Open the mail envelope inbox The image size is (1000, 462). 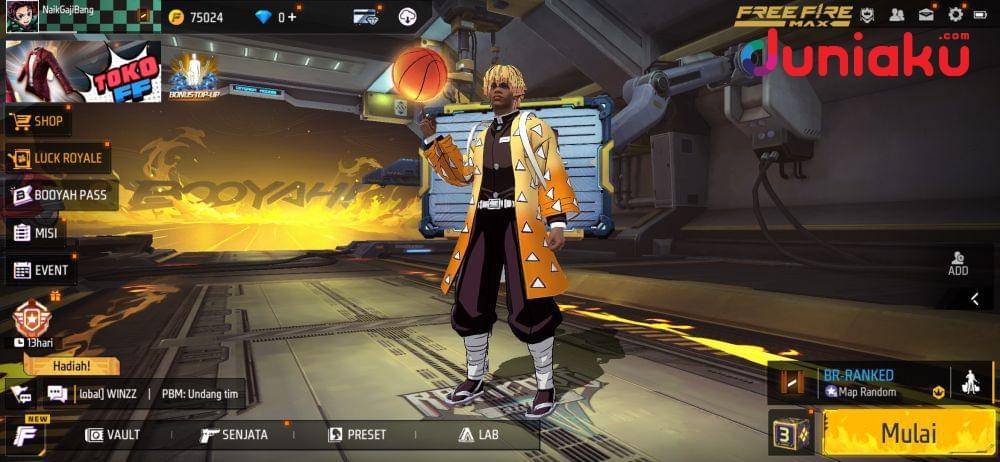click(x=927, y=15)
